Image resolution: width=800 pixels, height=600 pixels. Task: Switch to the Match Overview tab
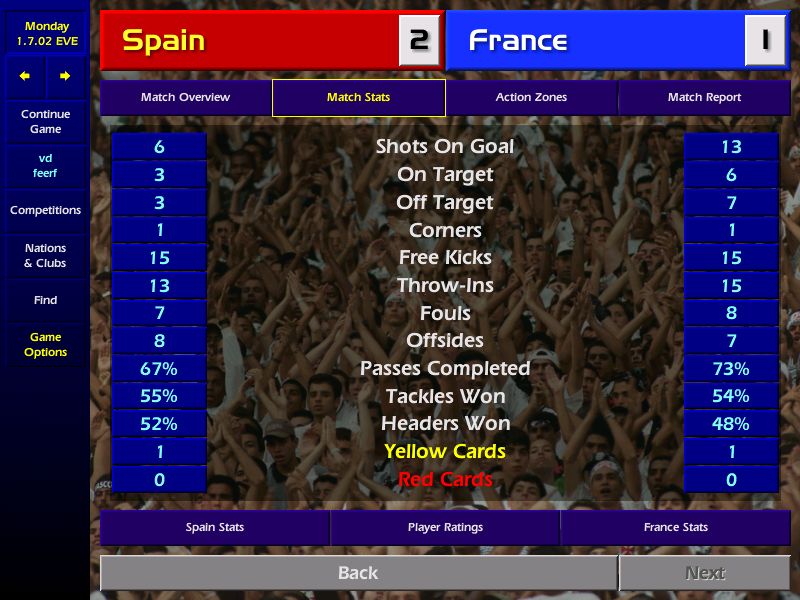coord(185,98)
